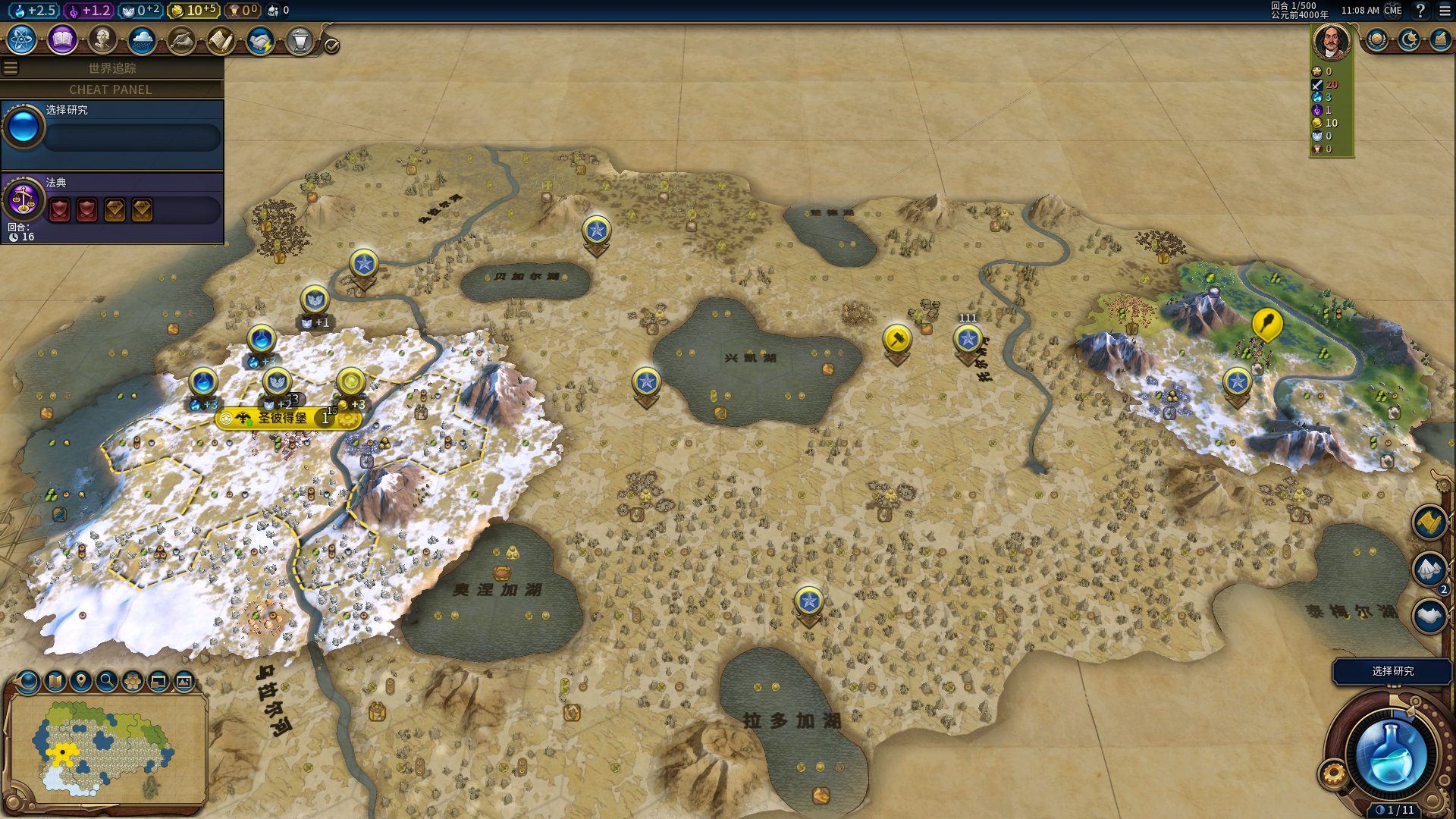Expand the CHEAT PANEL header
This screenshot has height=819, width=1456.
point(111,89)
